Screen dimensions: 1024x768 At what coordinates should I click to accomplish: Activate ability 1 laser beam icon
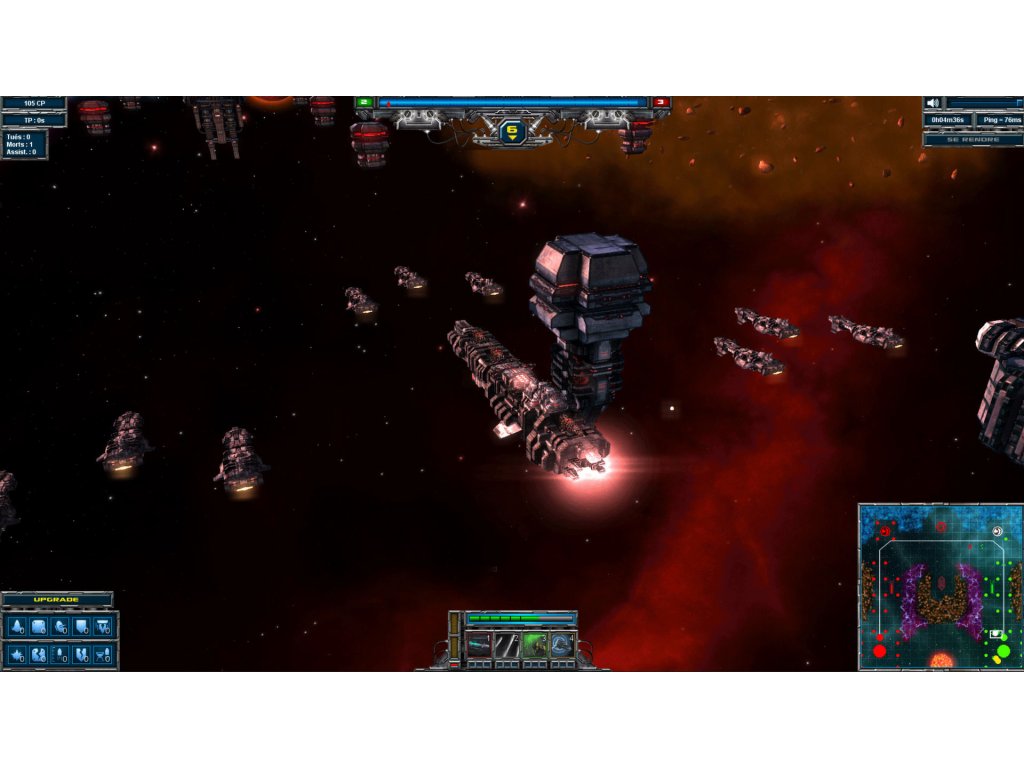click(479, 645)
